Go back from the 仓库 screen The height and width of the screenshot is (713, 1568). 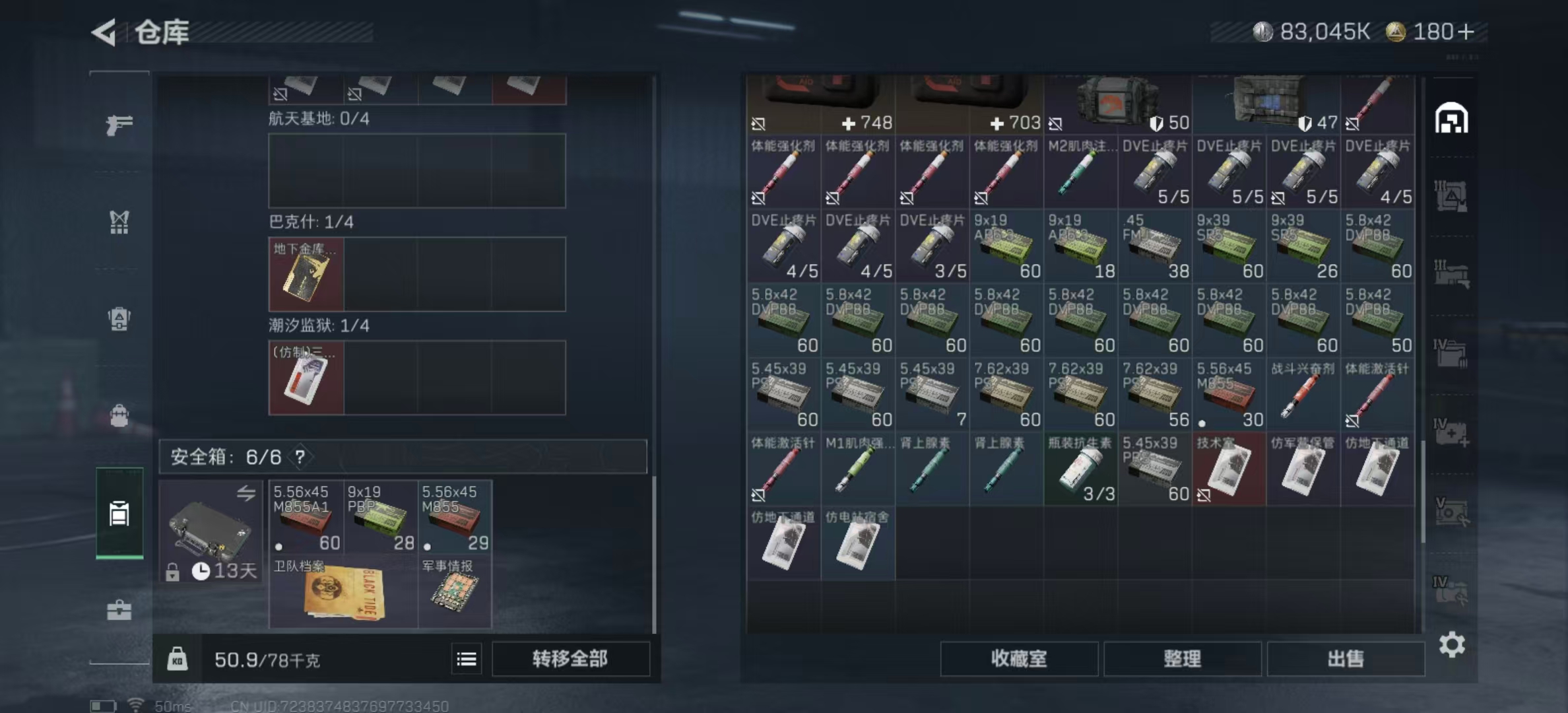click(x=106, y=32)
